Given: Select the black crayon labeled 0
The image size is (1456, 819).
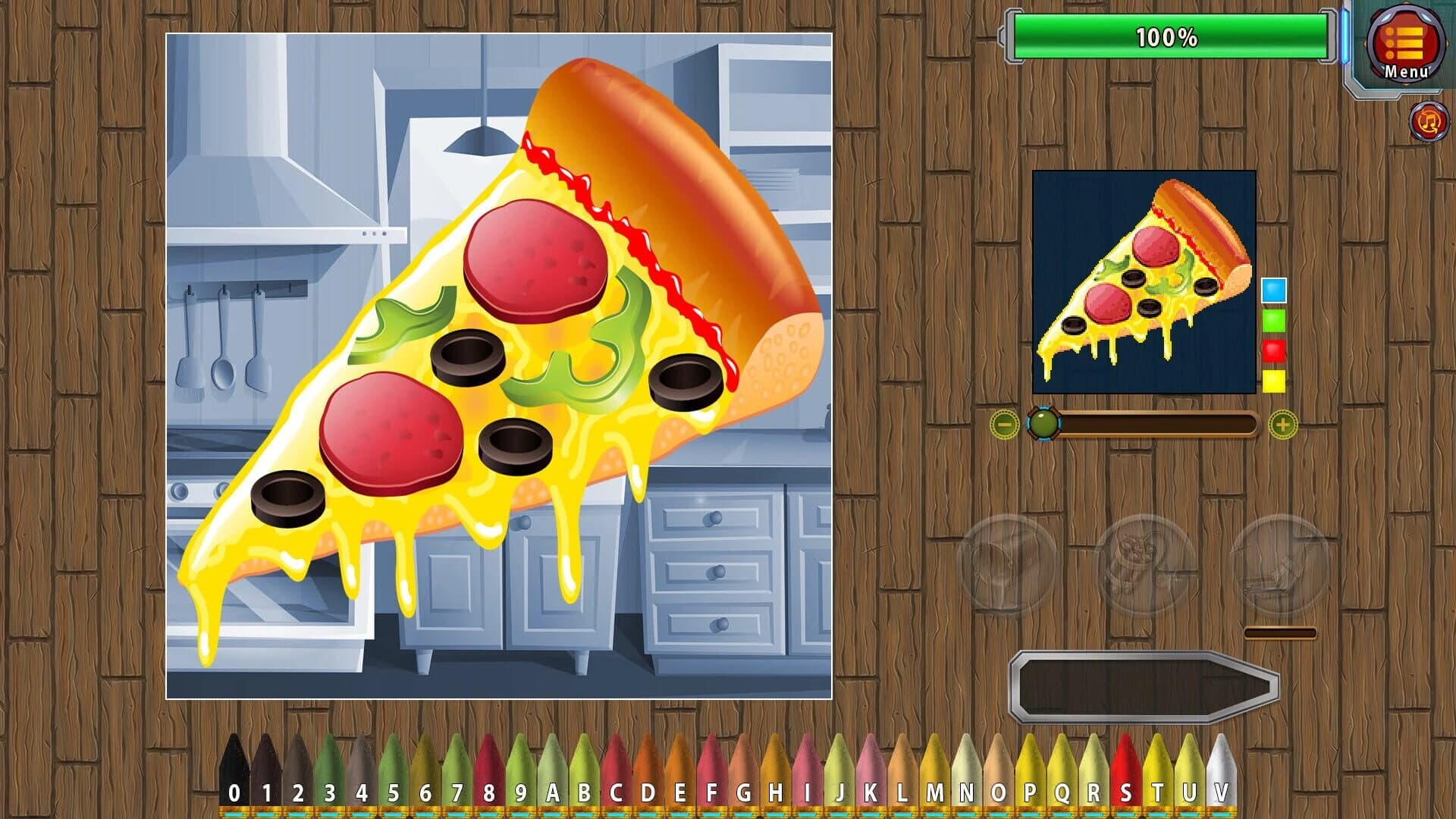Looking at the screenshot, I should point(235,773).
